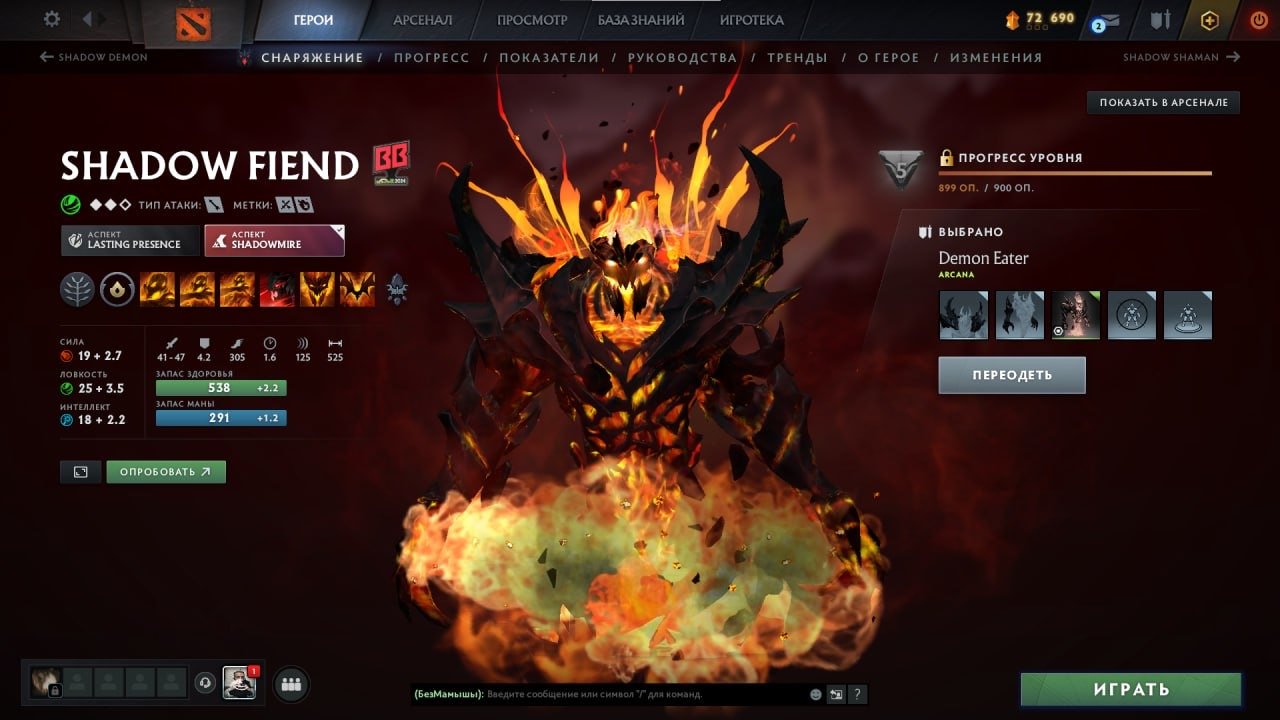Click the mail notification icon with badge
Viewport: 1280px width, 720px height.
[1107, 19]
